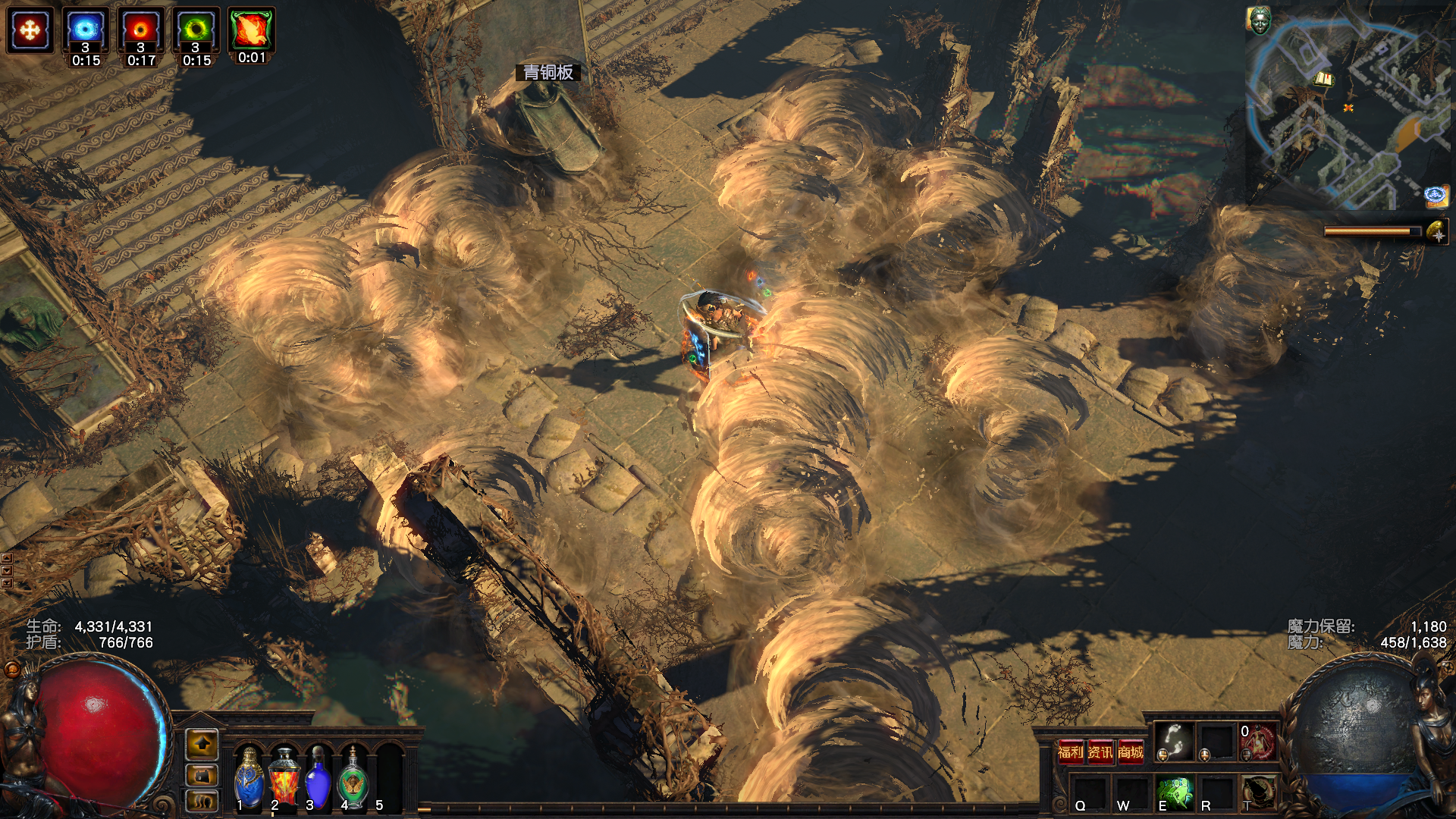Click the red cross buff icon
The height and width of the screenshot is (819, 1456).
click(30, 30)
